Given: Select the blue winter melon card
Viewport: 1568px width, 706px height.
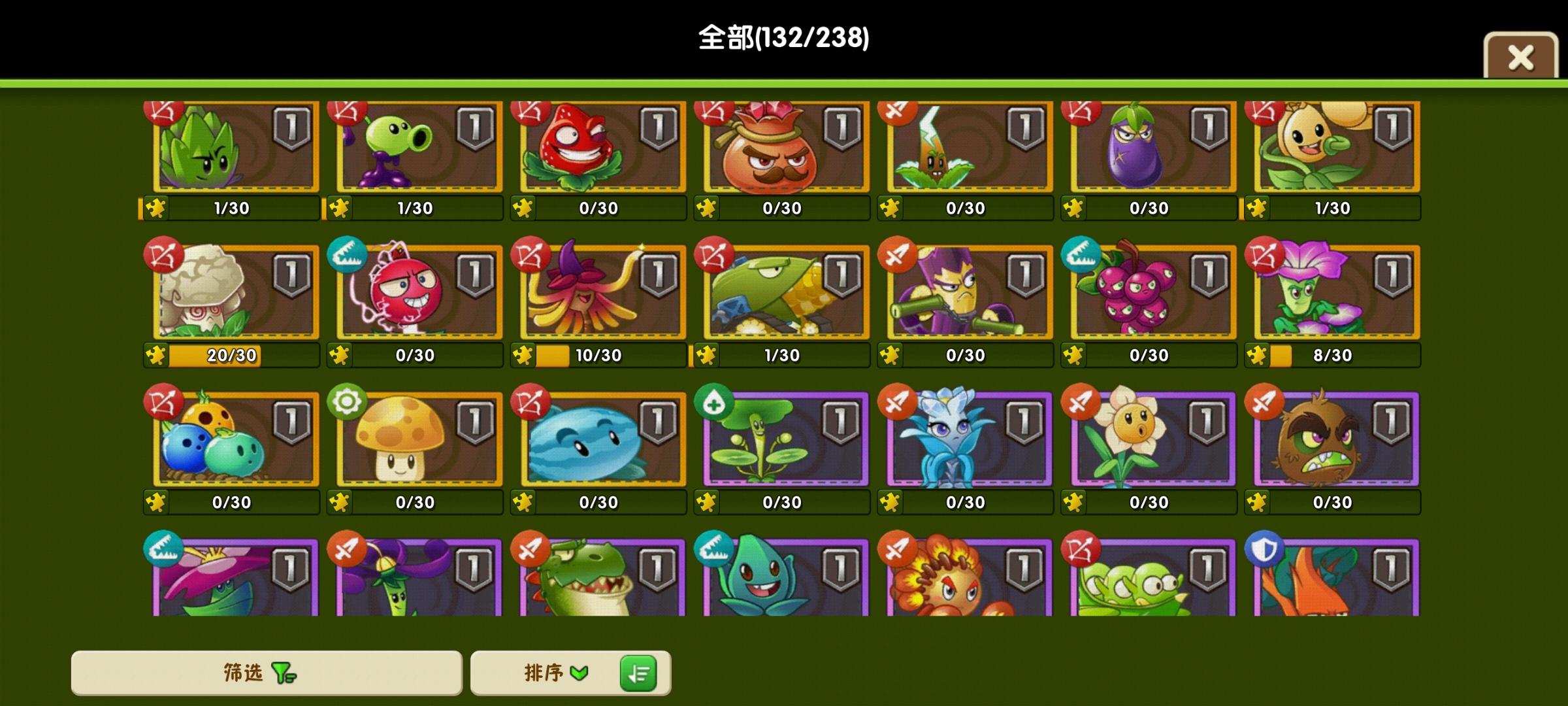Looking at the screenshot, I should pyautogui.click(x=598, y=438).
